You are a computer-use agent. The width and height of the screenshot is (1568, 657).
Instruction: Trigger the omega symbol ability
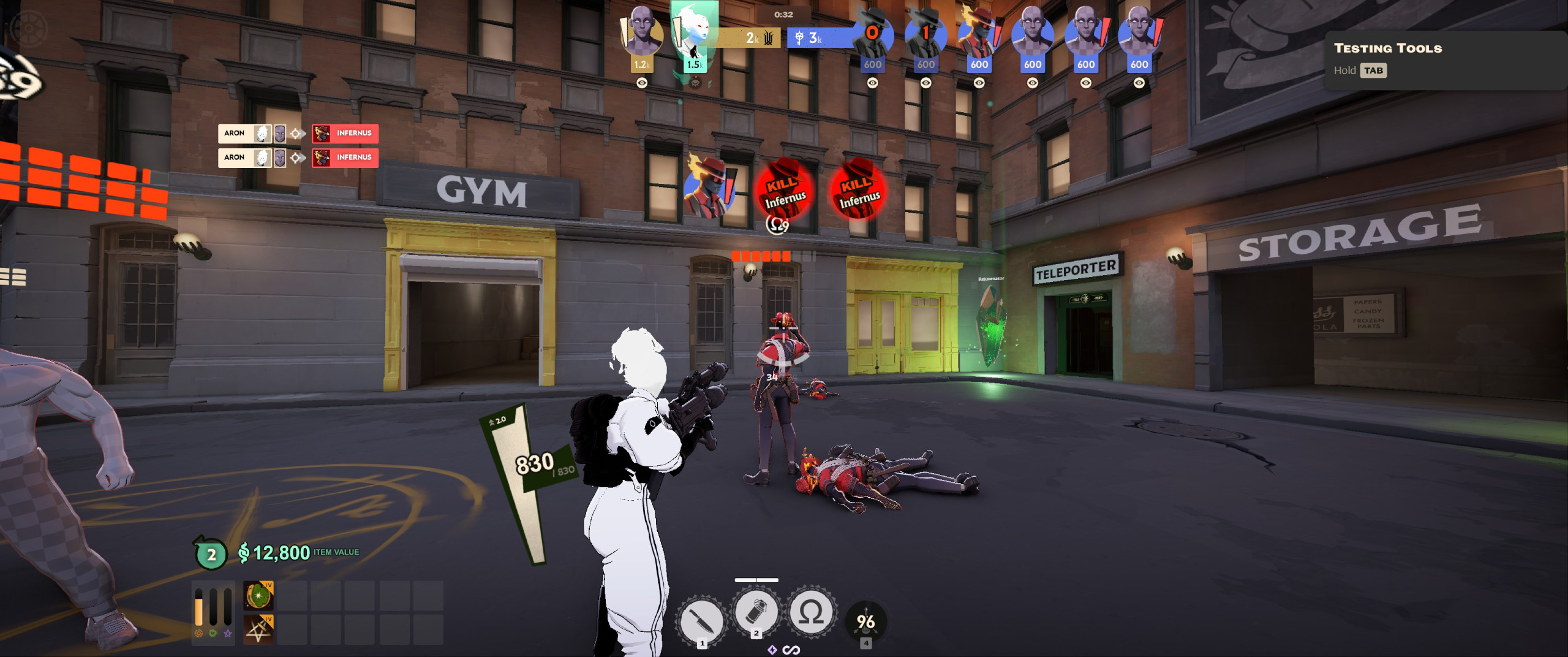[x=811, y=612]
